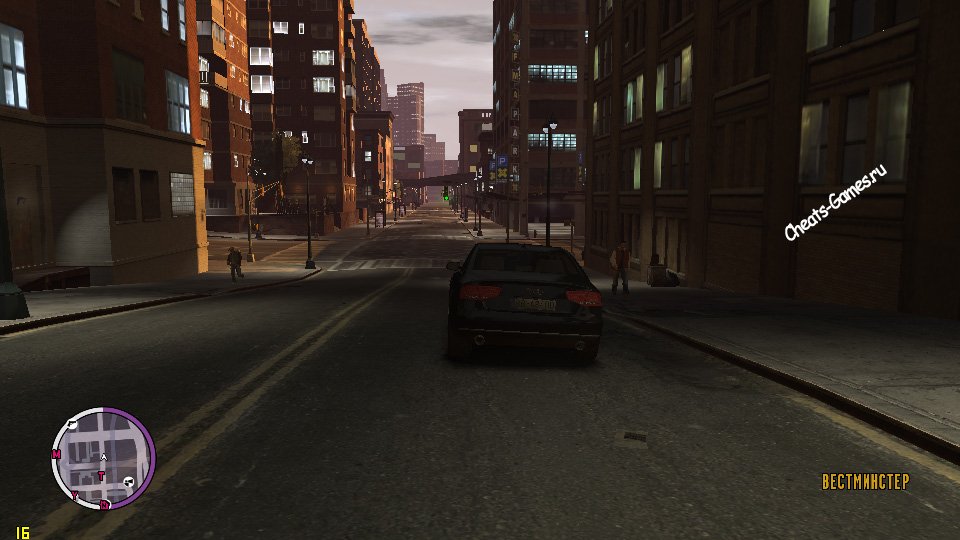Click the pink N marker on minimap
960x540 pixels.
click(105, 505)
